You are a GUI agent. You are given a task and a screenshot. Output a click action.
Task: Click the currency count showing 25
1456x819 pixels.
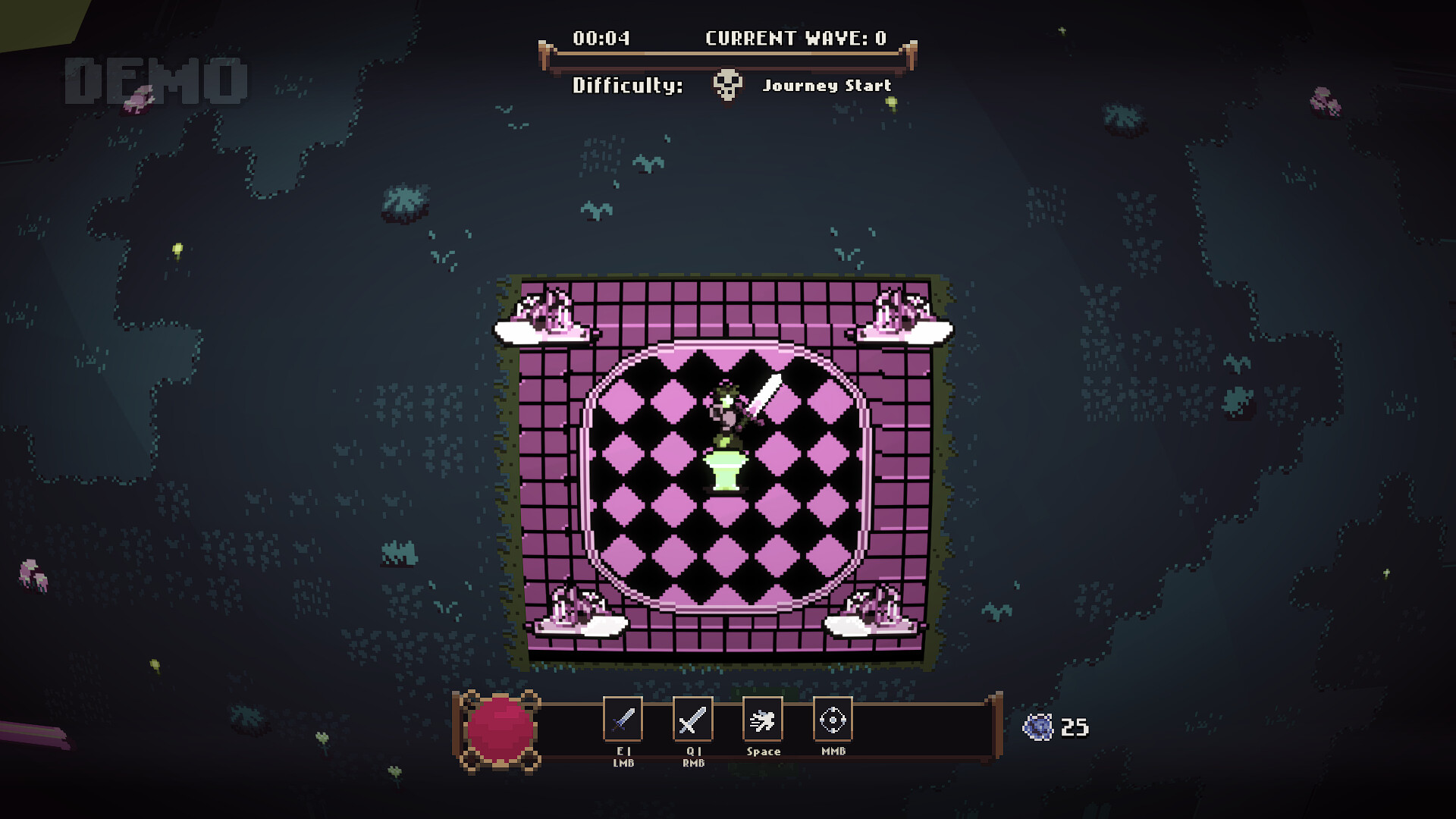click(1074, 726)
